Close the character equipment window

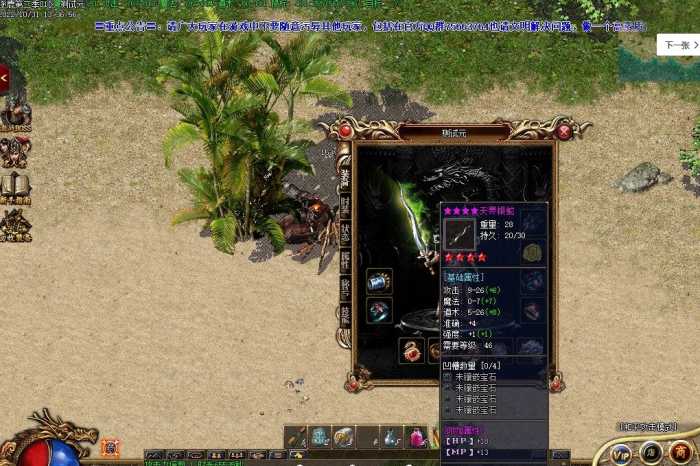[x=564, y=131]
